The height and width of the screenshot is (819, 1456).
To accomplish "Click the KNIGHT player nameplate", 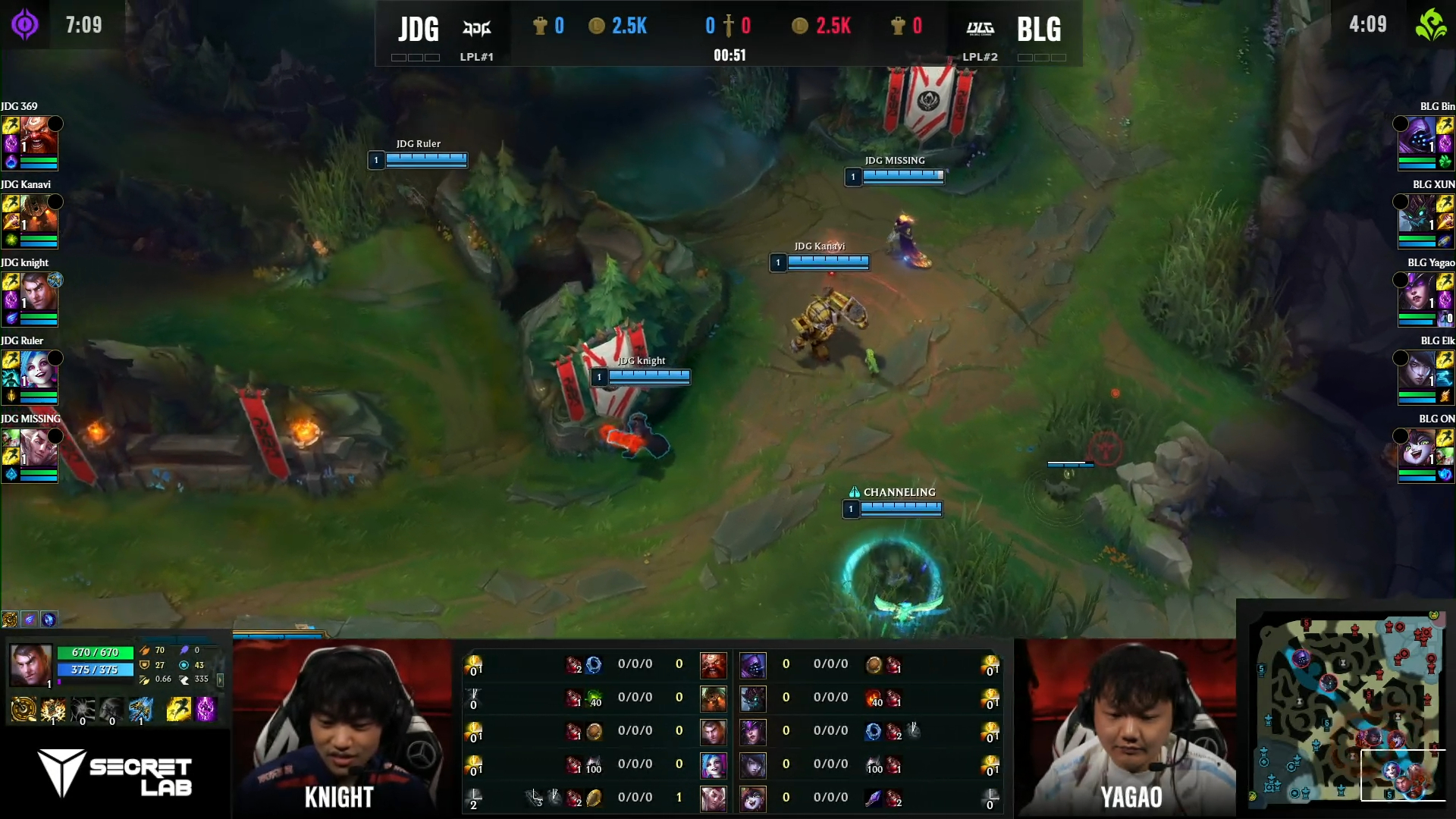I will click(339, 797).
